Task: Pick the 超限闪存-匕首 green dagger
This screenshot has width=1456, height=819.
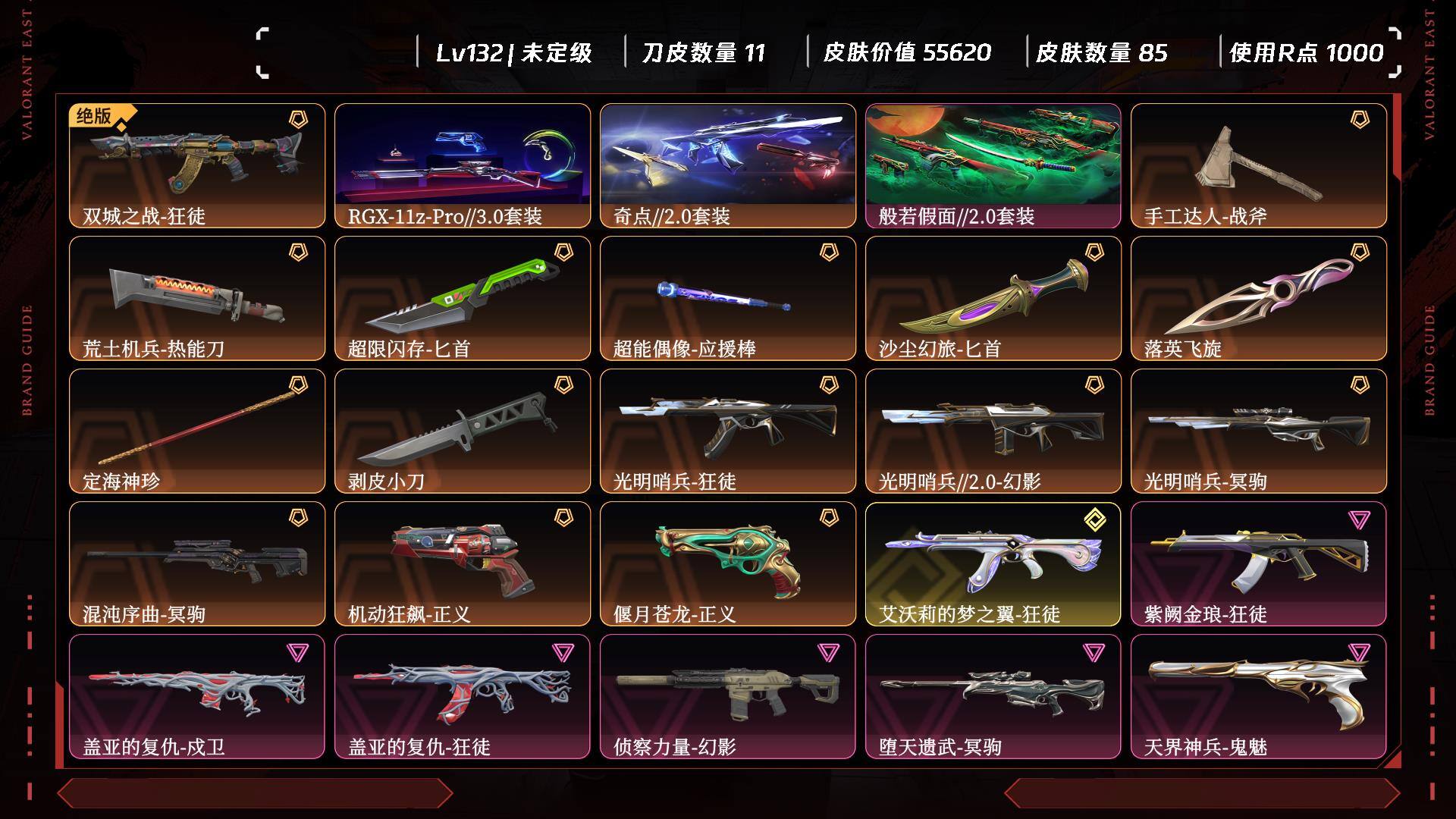Action: click(x=463, y=298)
